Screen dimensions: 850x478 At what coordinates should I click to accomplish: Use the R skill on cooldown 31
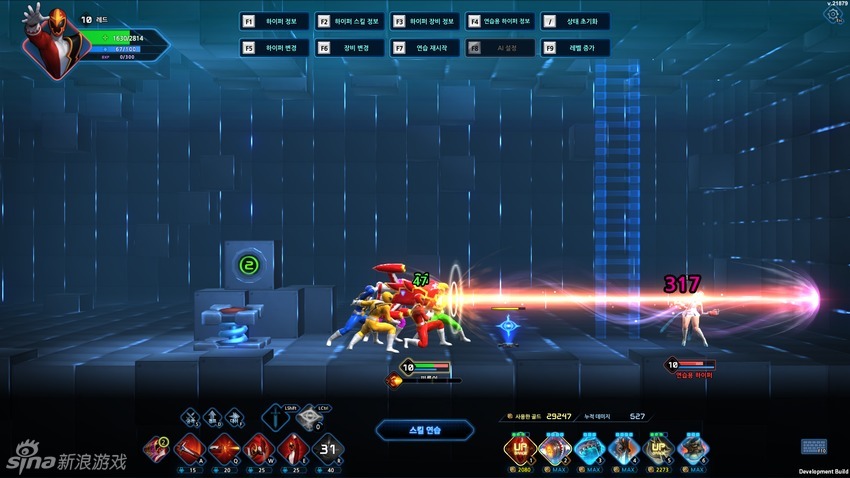(326, 449)
